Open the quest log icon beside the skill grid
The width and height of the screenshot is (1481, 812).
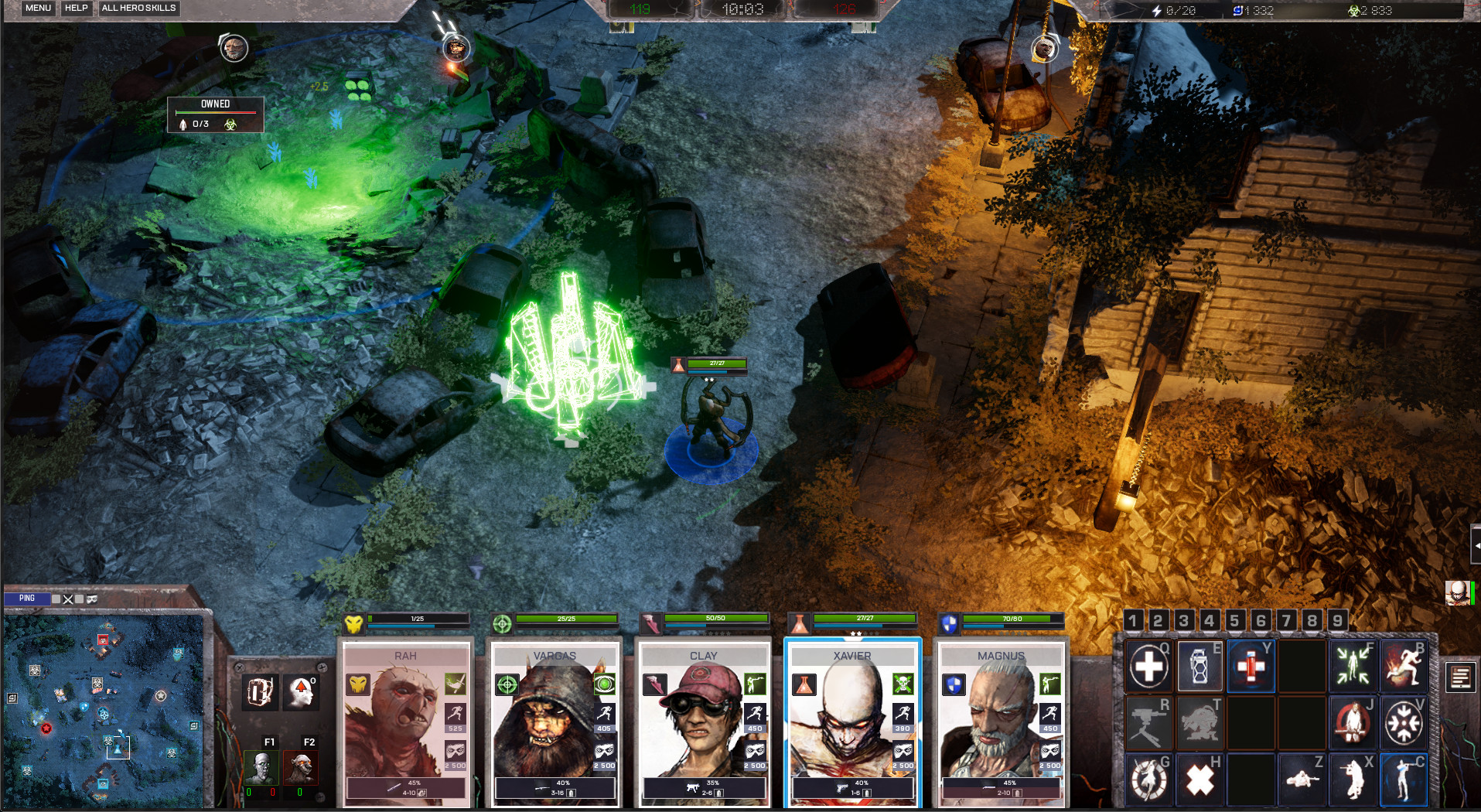click(x=1461, y=676)
